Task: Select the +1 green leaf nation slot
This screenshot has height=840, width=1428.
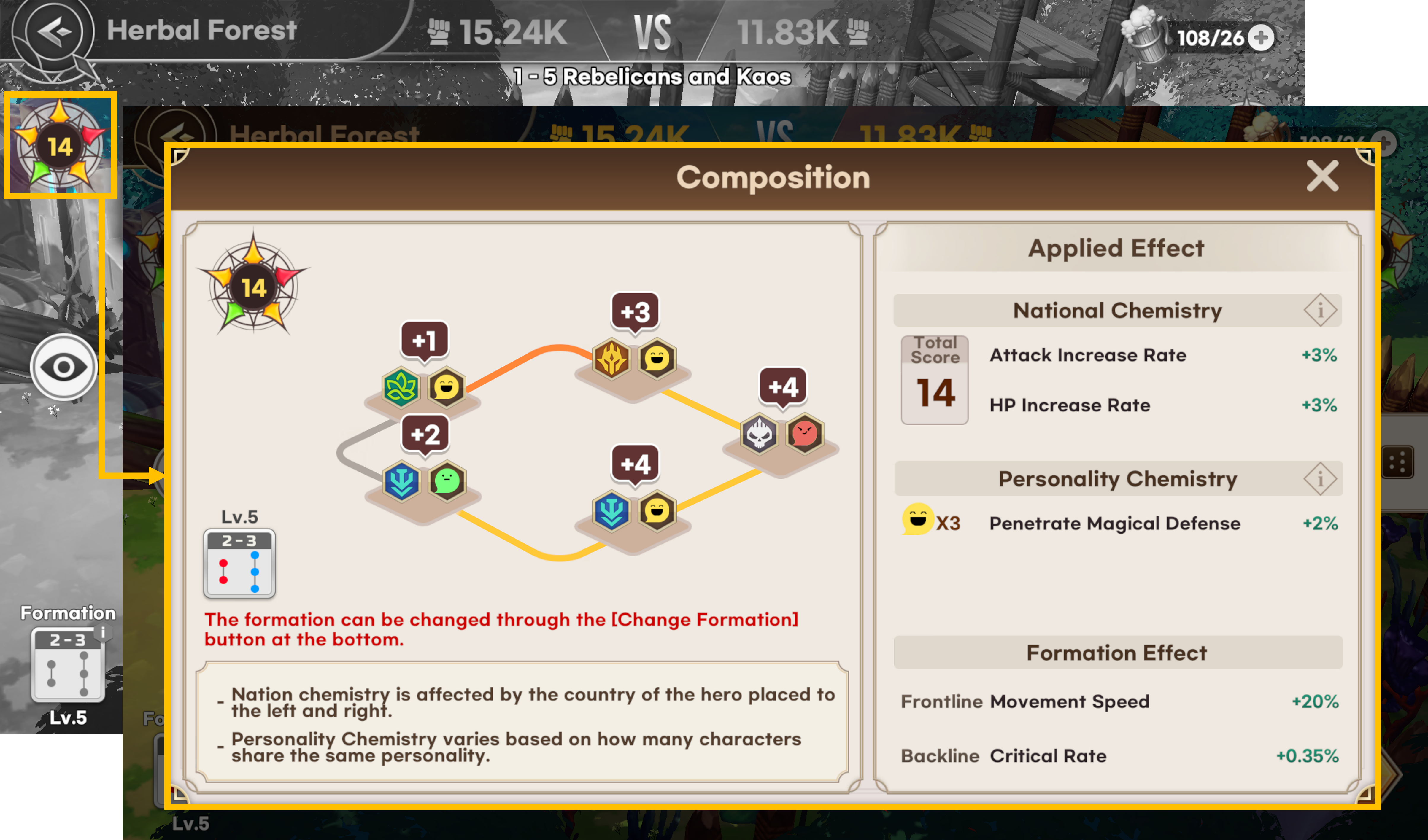Action: click(x=401, y=388)
